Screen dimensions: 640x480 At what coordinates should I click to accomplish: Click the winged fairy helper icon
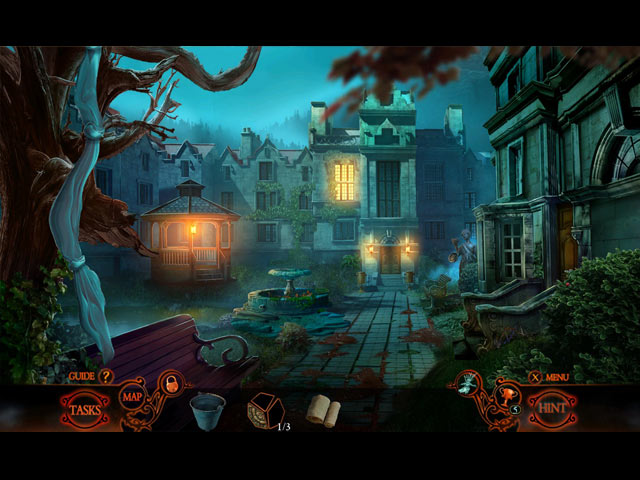tap(467, 383)
